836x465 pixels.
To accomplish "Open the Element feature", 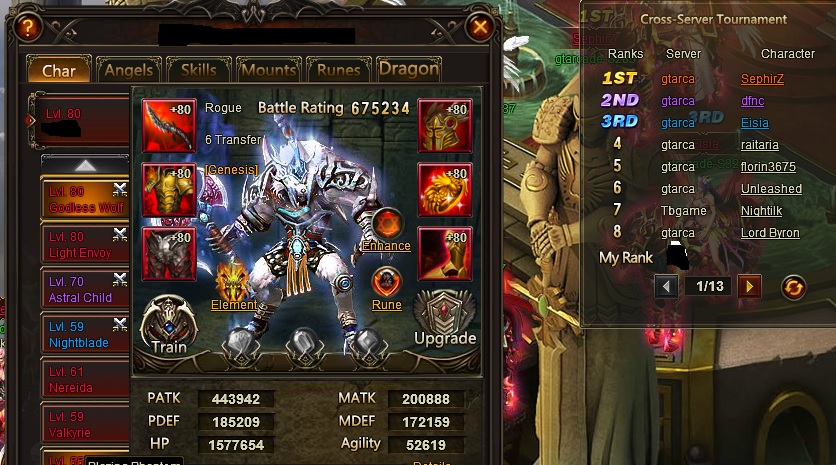I will point(232,284).
